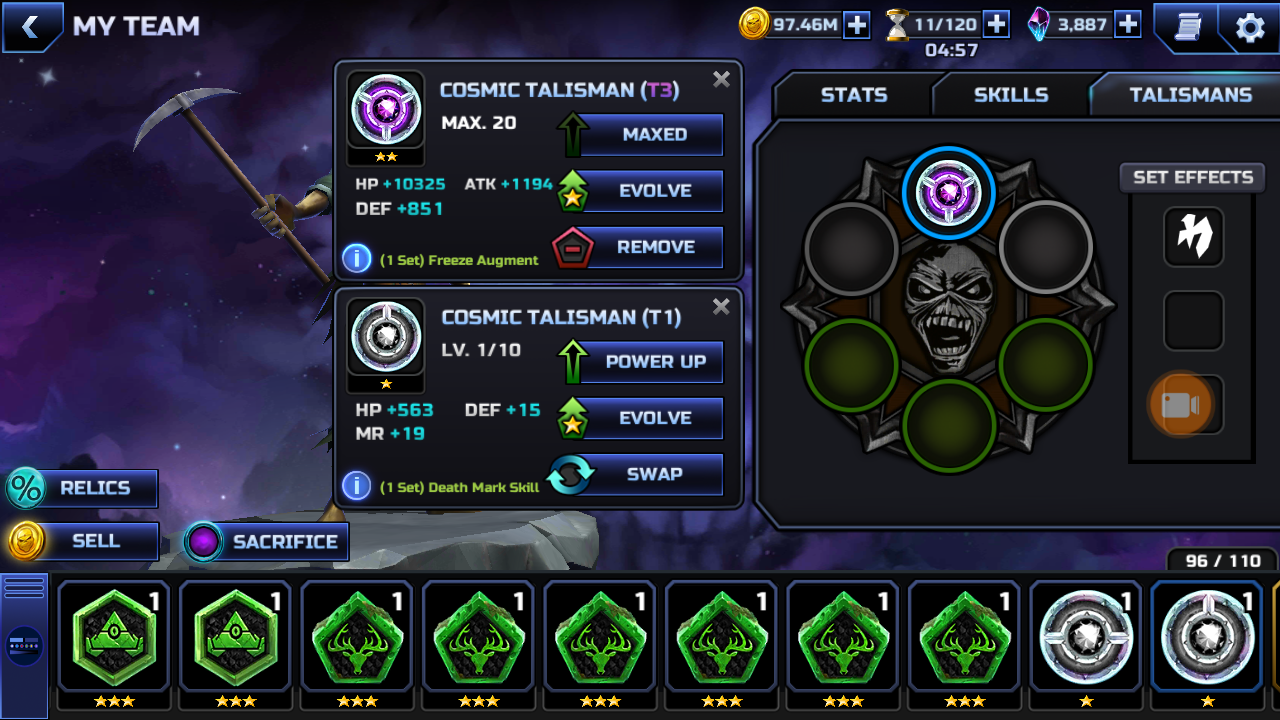
Task: Add more ironite gems with plus button
Action: [1128, 25]
